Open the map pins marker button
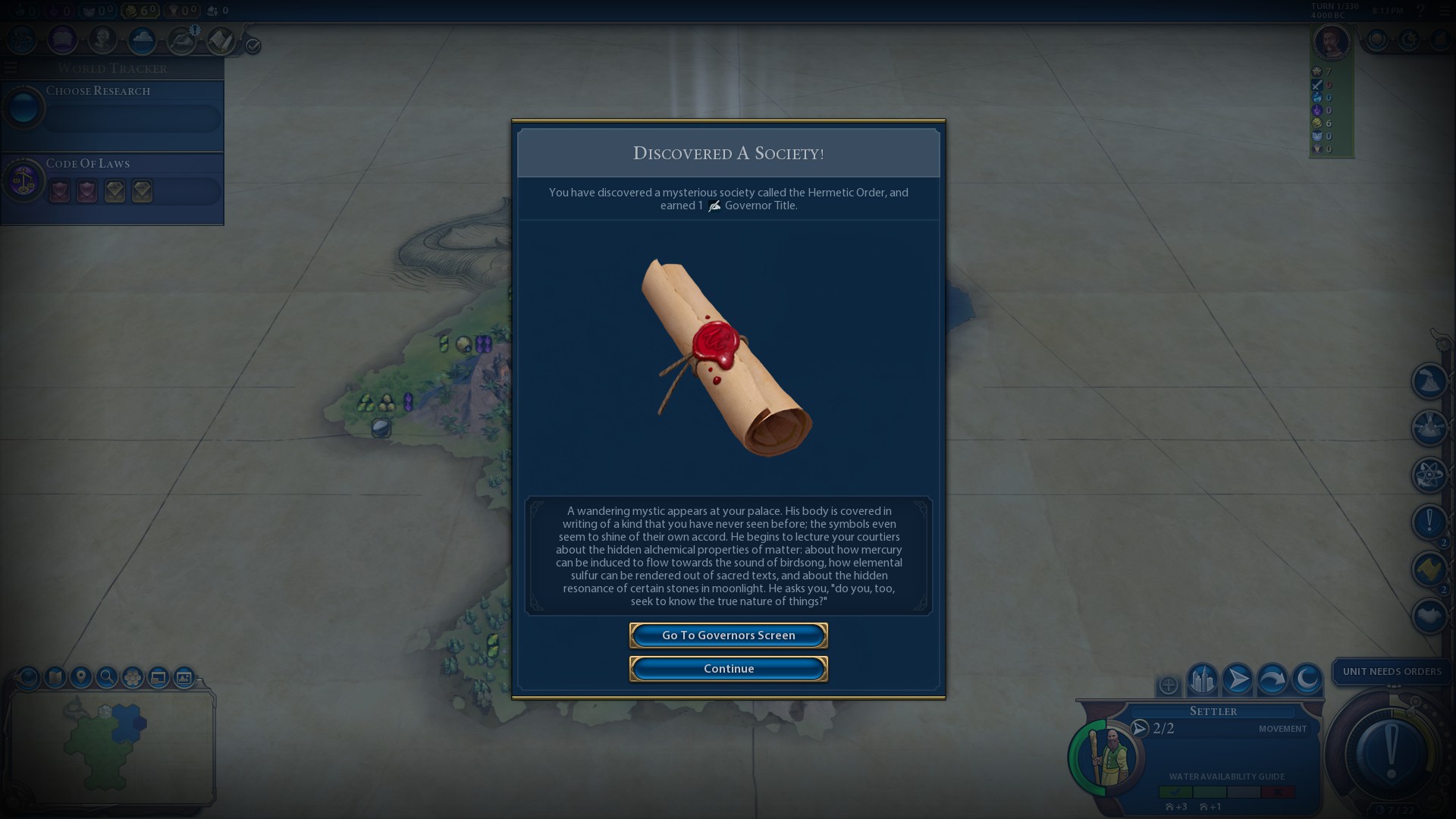This screenshot has height=819, width=1456. click(x=81, y=677)
